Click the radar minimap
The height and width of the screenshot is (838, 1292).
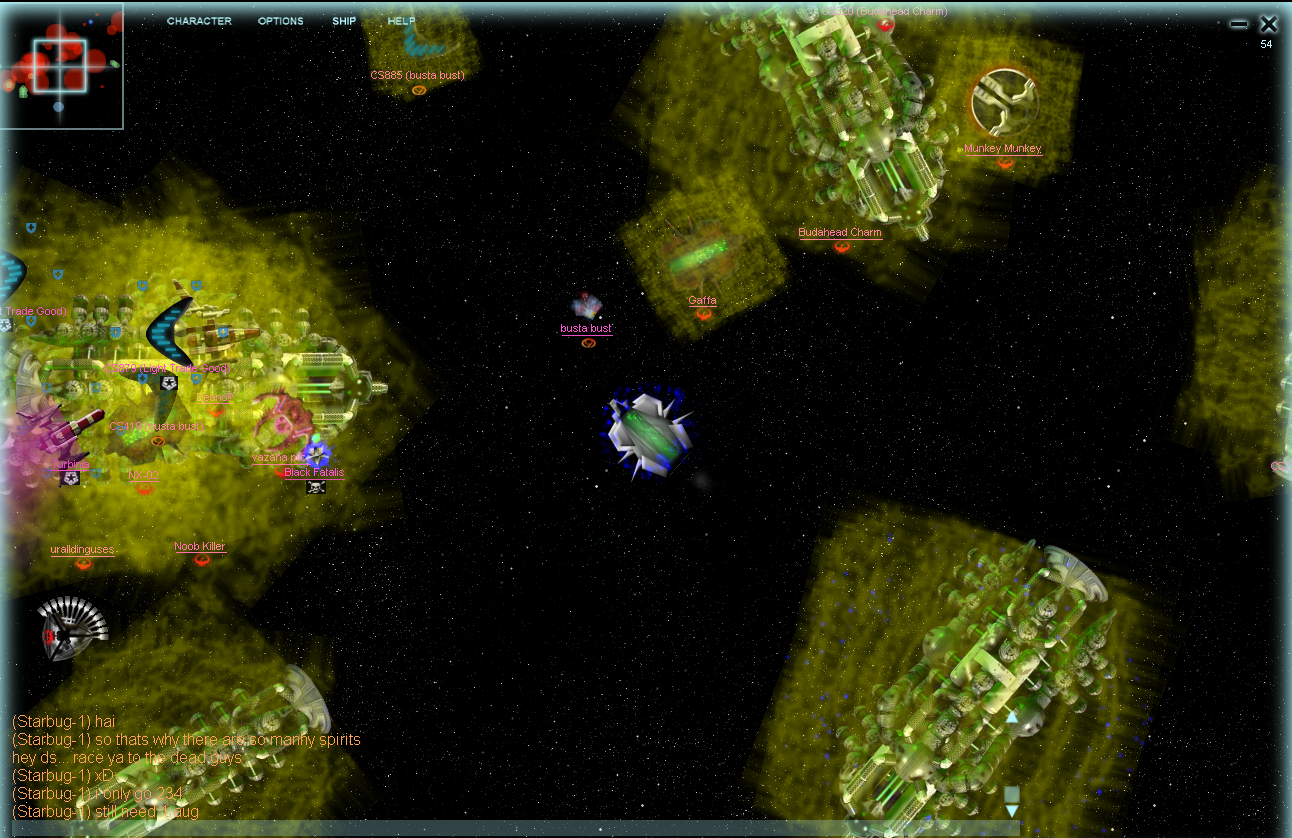coord(61,66)
